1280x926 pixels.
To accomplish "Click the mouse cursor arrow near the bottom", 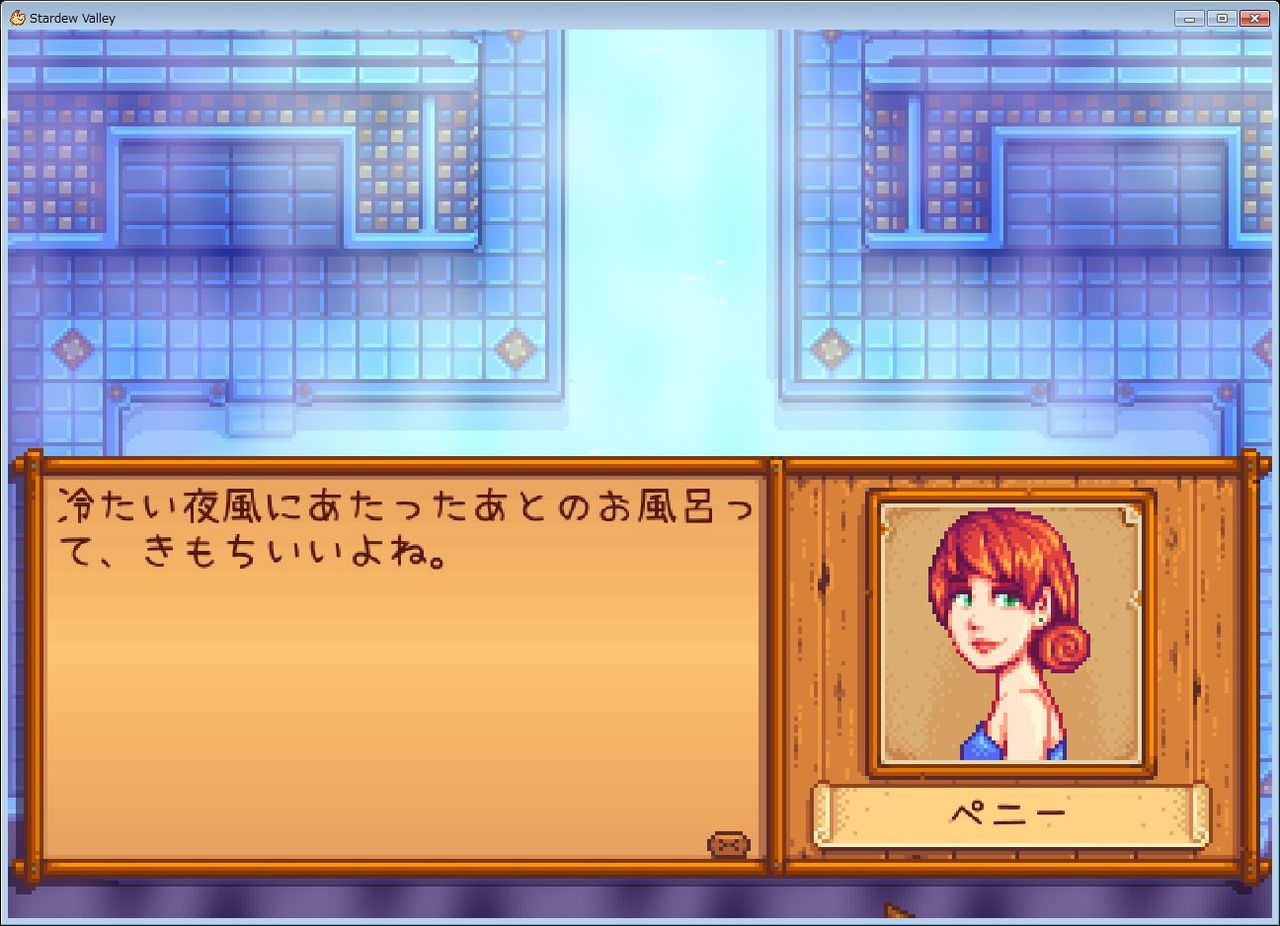I will [x=888, y=909].
